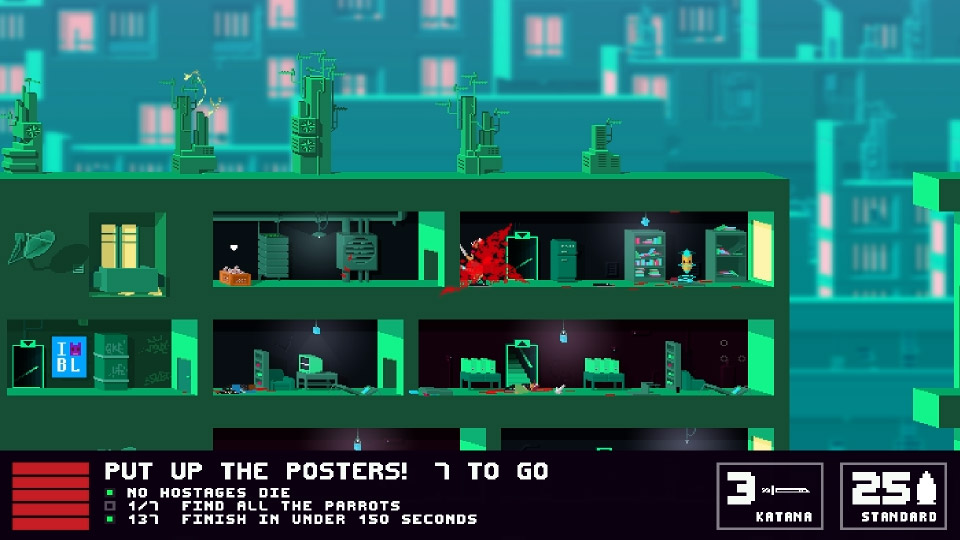This screenshot has height=540, width=960.
Task: Click the 'Put up the posters' objective
Action: [x=326, y=470]
